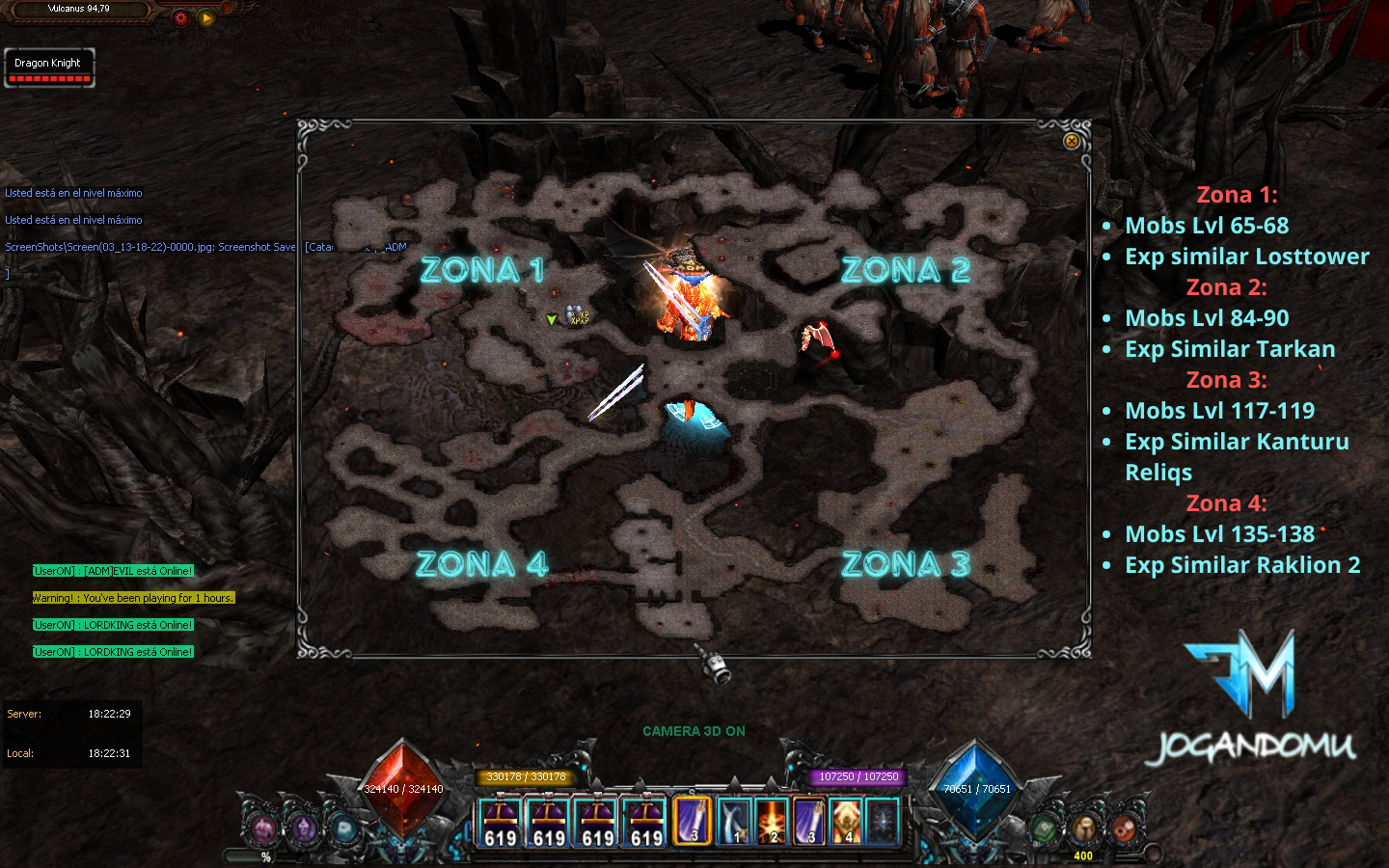Open the red-orange round menu button
1389x868 pixels.
[1124, 828]
